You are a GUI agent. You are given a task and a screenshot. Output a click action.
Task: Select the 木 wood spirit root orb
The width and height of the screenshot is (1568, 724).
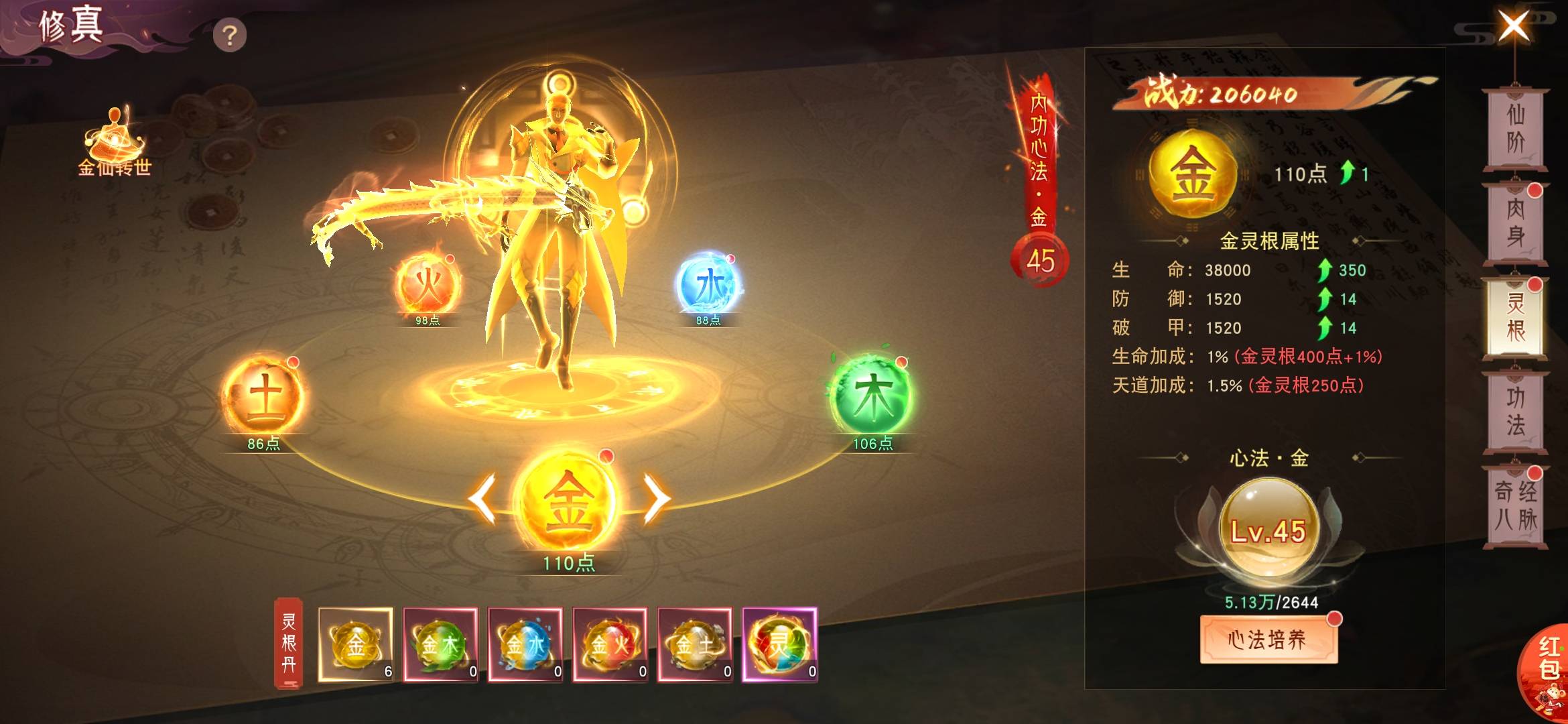click(x=872, y=396)
